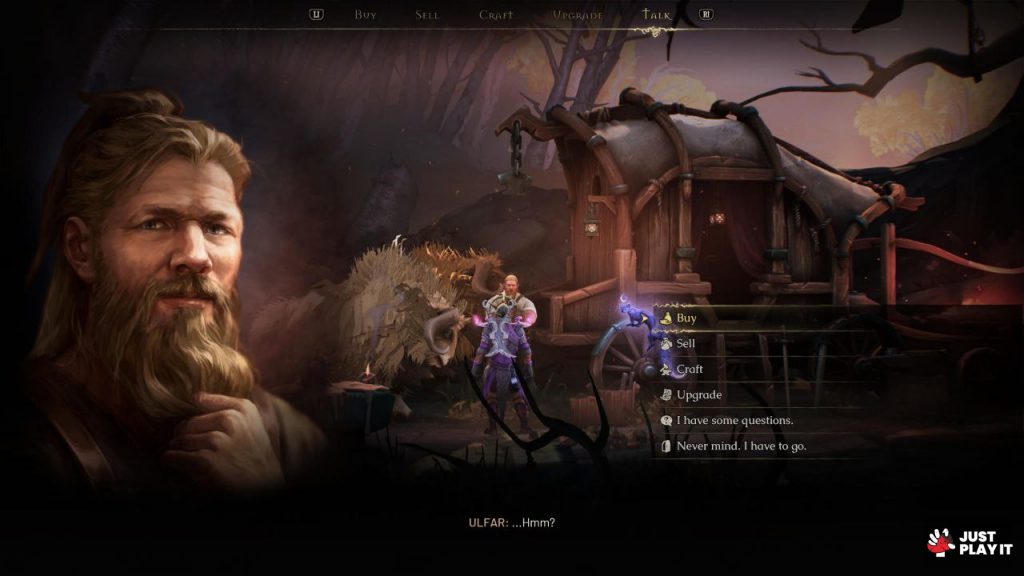Image resolution: width=1024 pixels, height=576 pixels.
Task: Go to the Upgrade tab
Action: [578, 15]
